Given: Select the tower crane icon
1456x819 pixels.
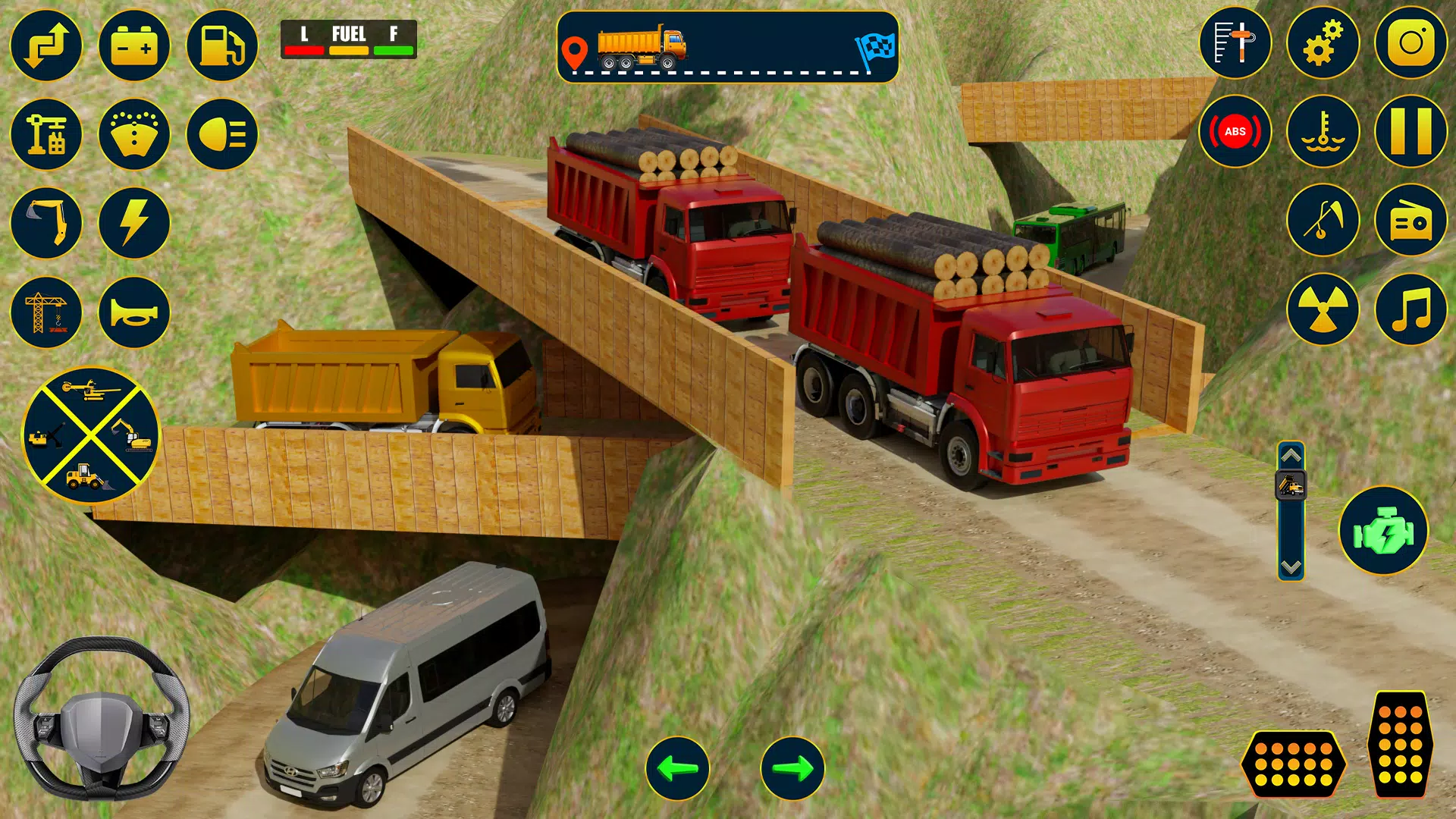Looking at the screenshot, I should tap(46, 312).
